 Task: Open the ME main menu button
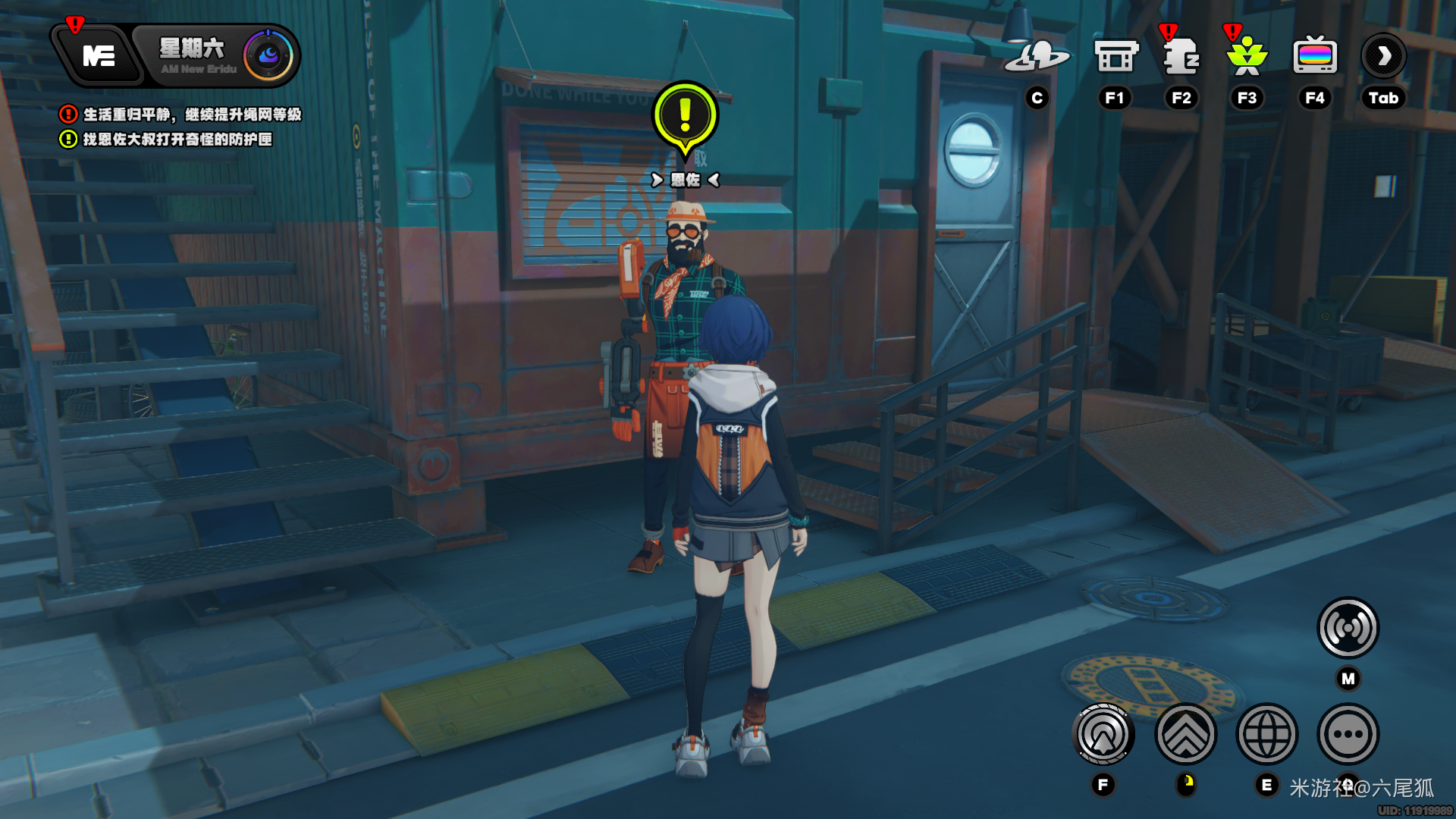click(x=99, y=56)
